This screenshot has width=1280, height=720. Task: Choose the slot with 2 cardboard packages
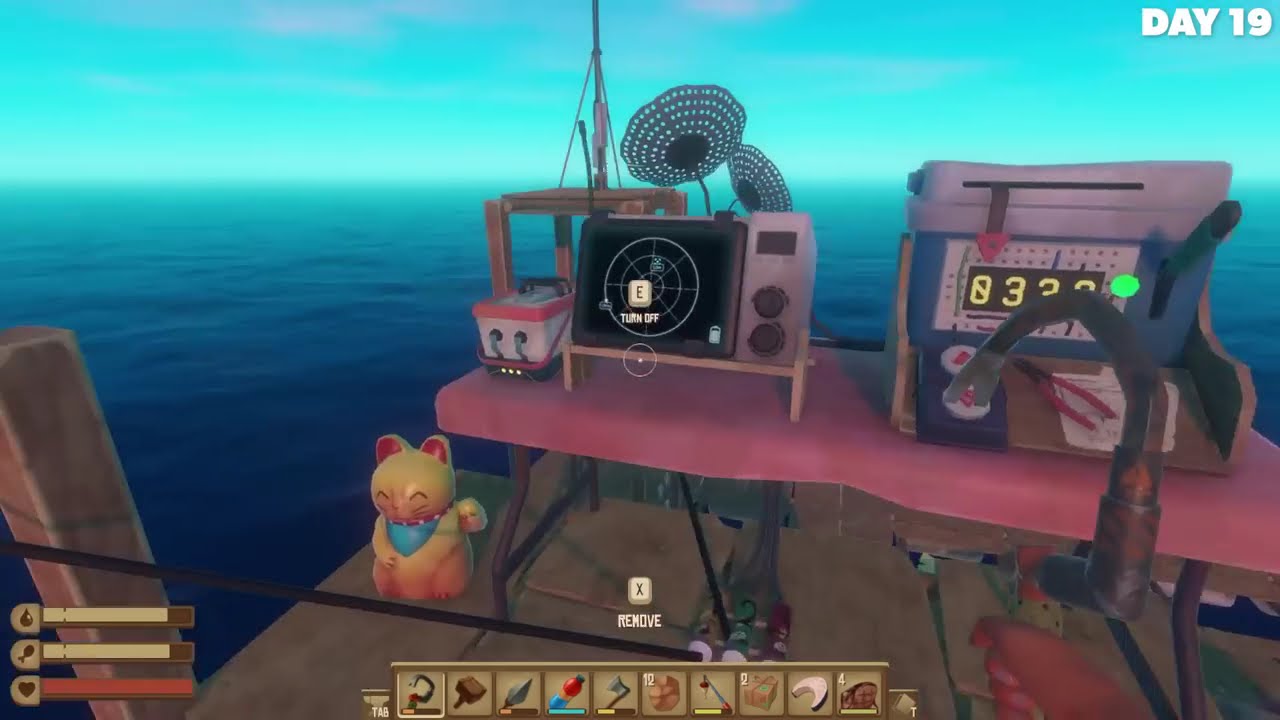762,693
